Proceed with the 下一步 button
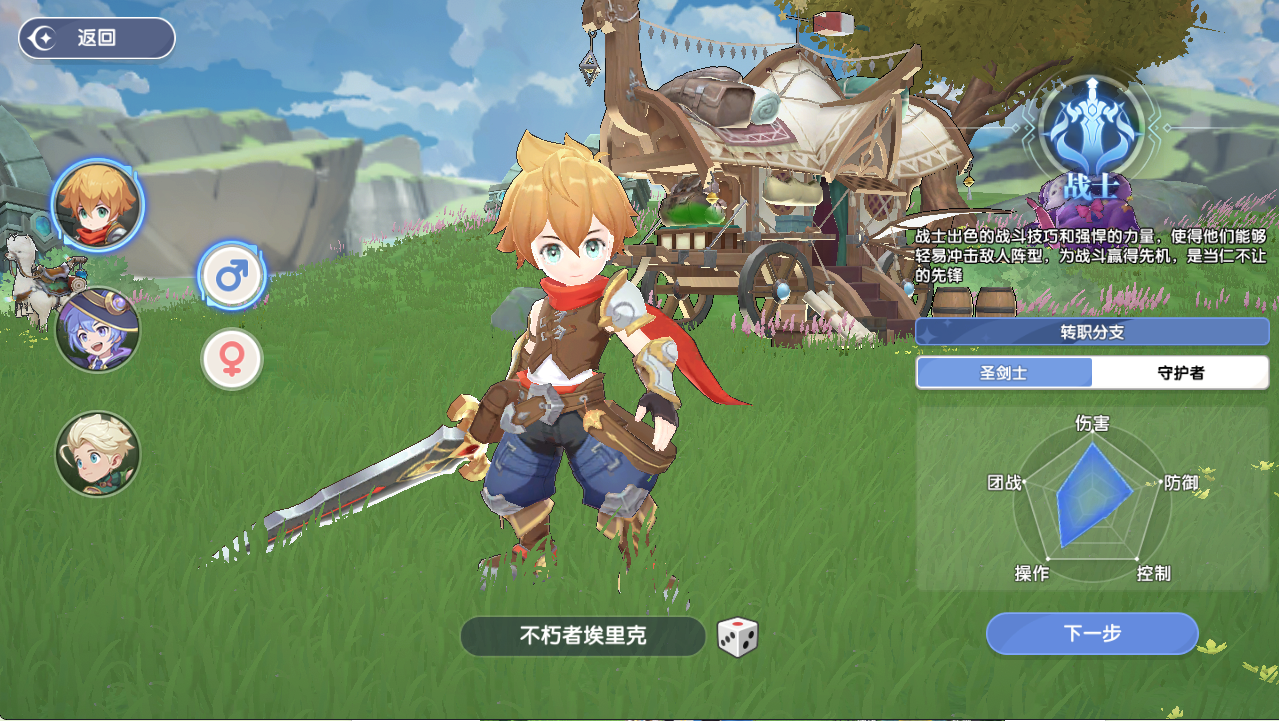 click(1092, 633)
